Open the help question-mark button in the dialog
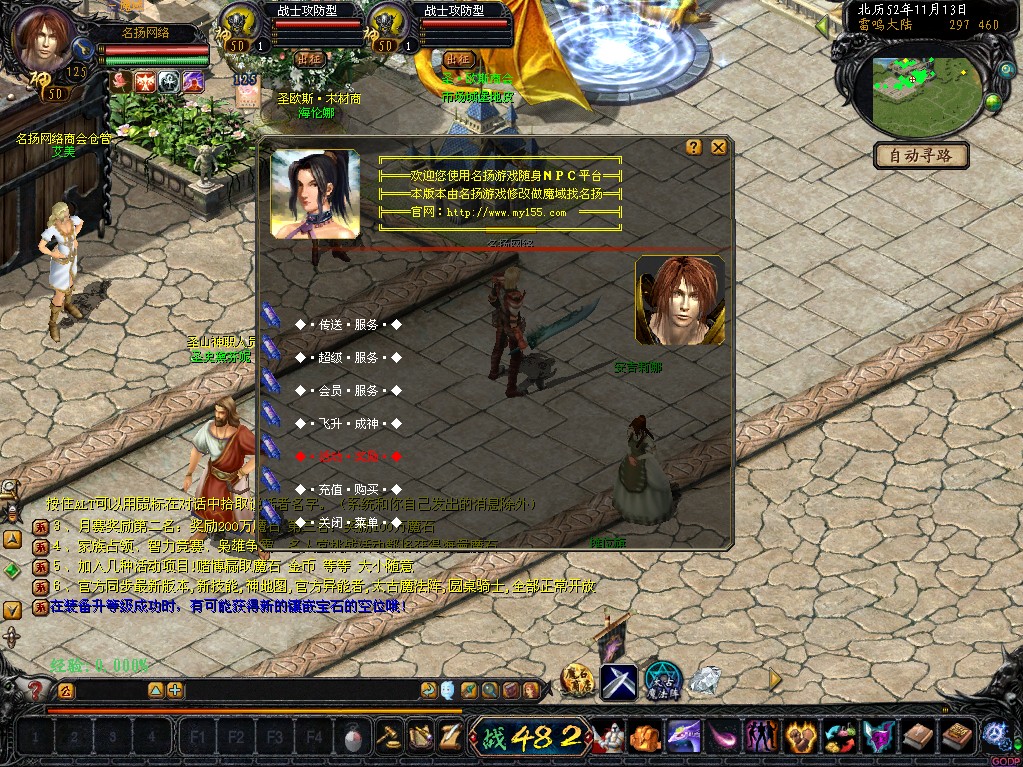1023x767 pixels. point(694,147)
